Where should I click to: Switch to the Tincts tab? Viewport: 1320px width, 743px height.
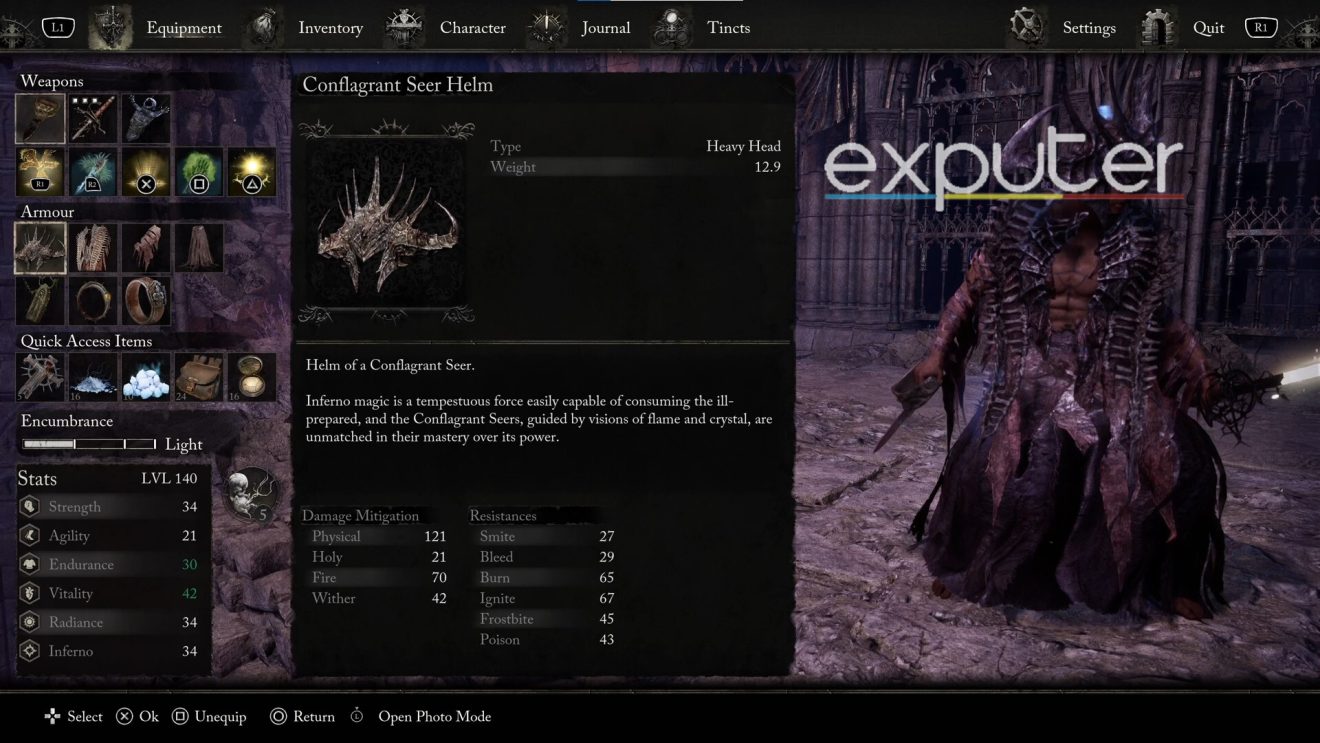pos(728,27)
